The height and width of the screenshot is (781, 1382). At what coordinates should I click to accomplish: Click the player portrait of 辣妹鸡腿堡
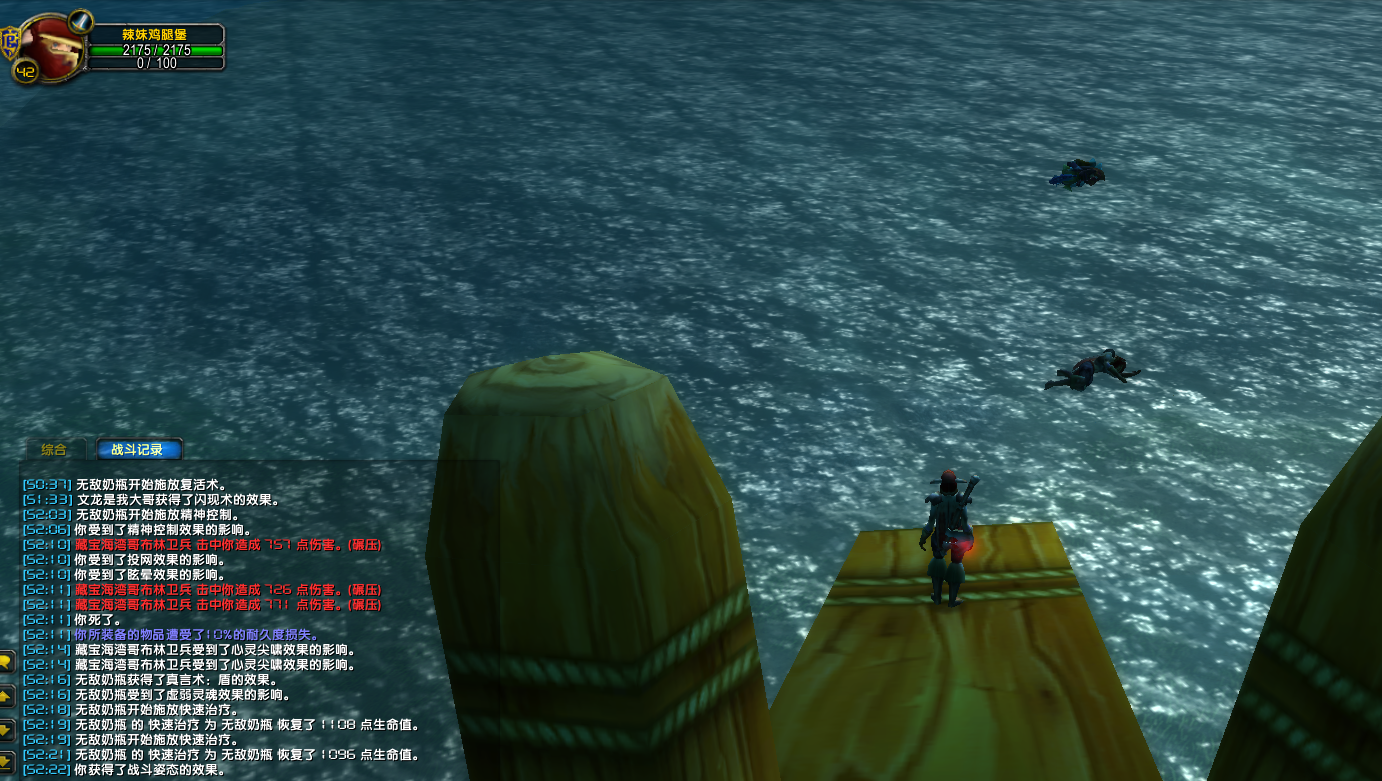tap(50, 44)
